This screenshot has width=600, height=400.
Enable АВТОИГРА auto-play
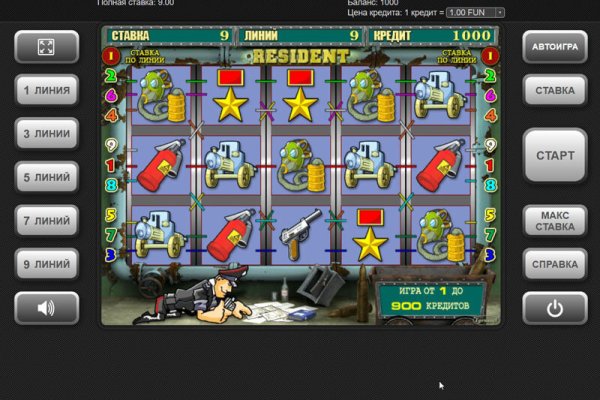[555, 47]
